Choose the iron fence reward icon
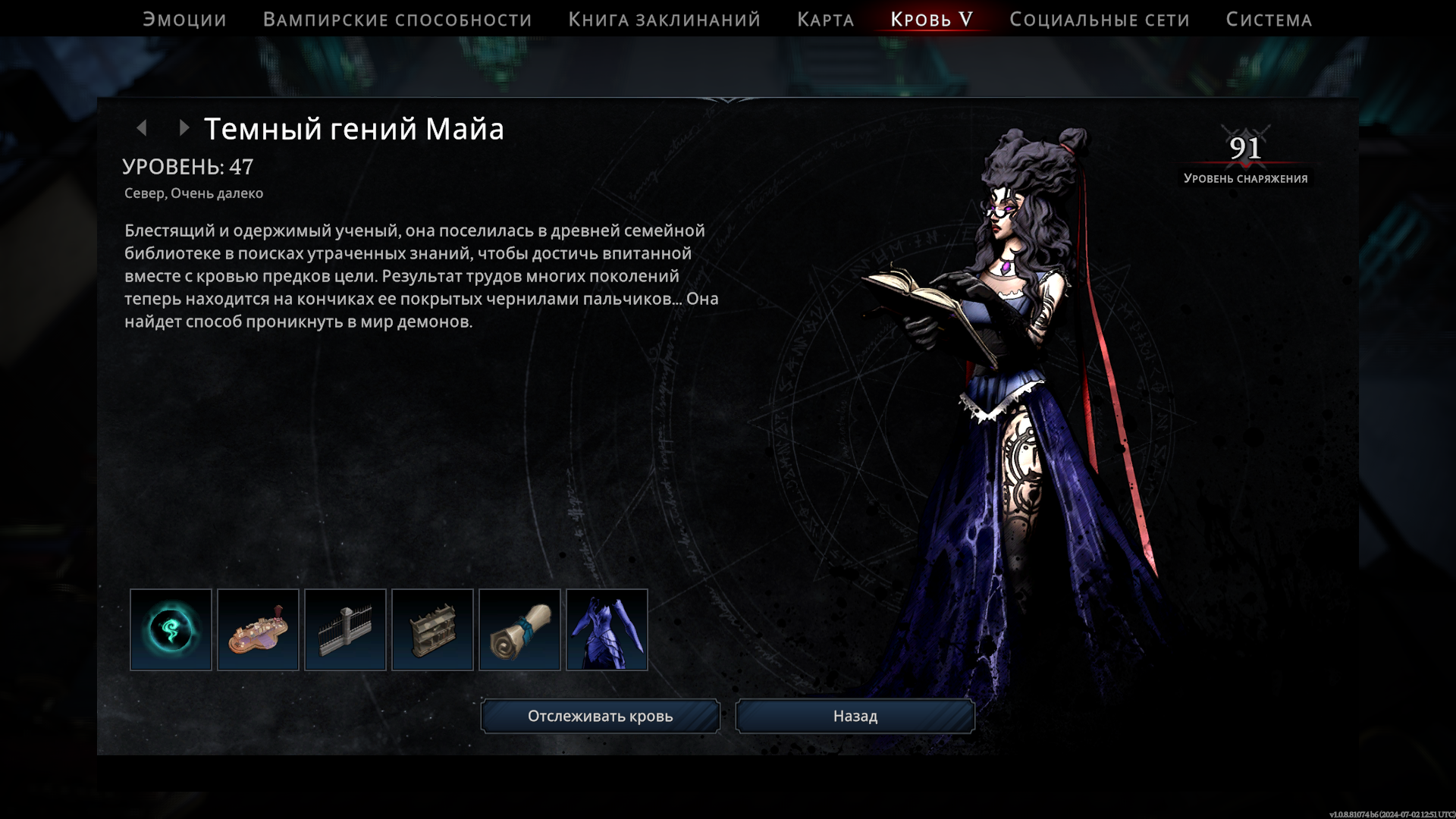Image resolution: width=1456 pixels, height=819 pixels. click(345, 629)
